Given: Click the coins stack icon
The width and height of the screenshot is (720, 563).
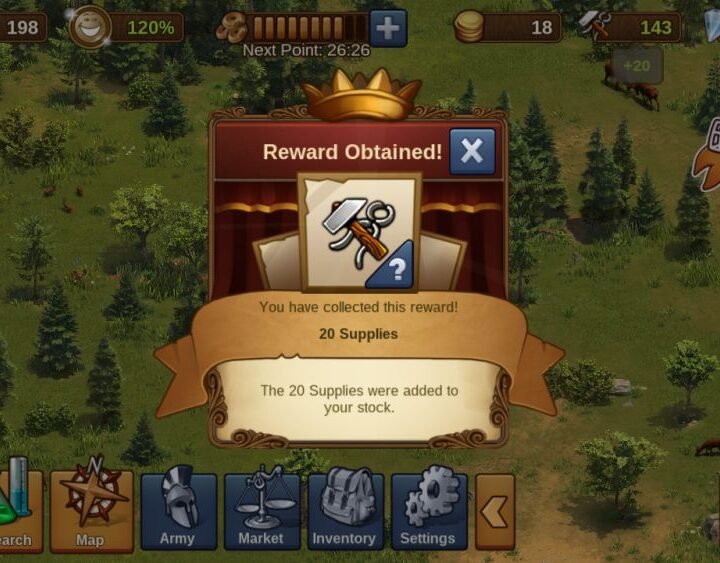Looking at the screenshot, I should (x=469, y=27).
